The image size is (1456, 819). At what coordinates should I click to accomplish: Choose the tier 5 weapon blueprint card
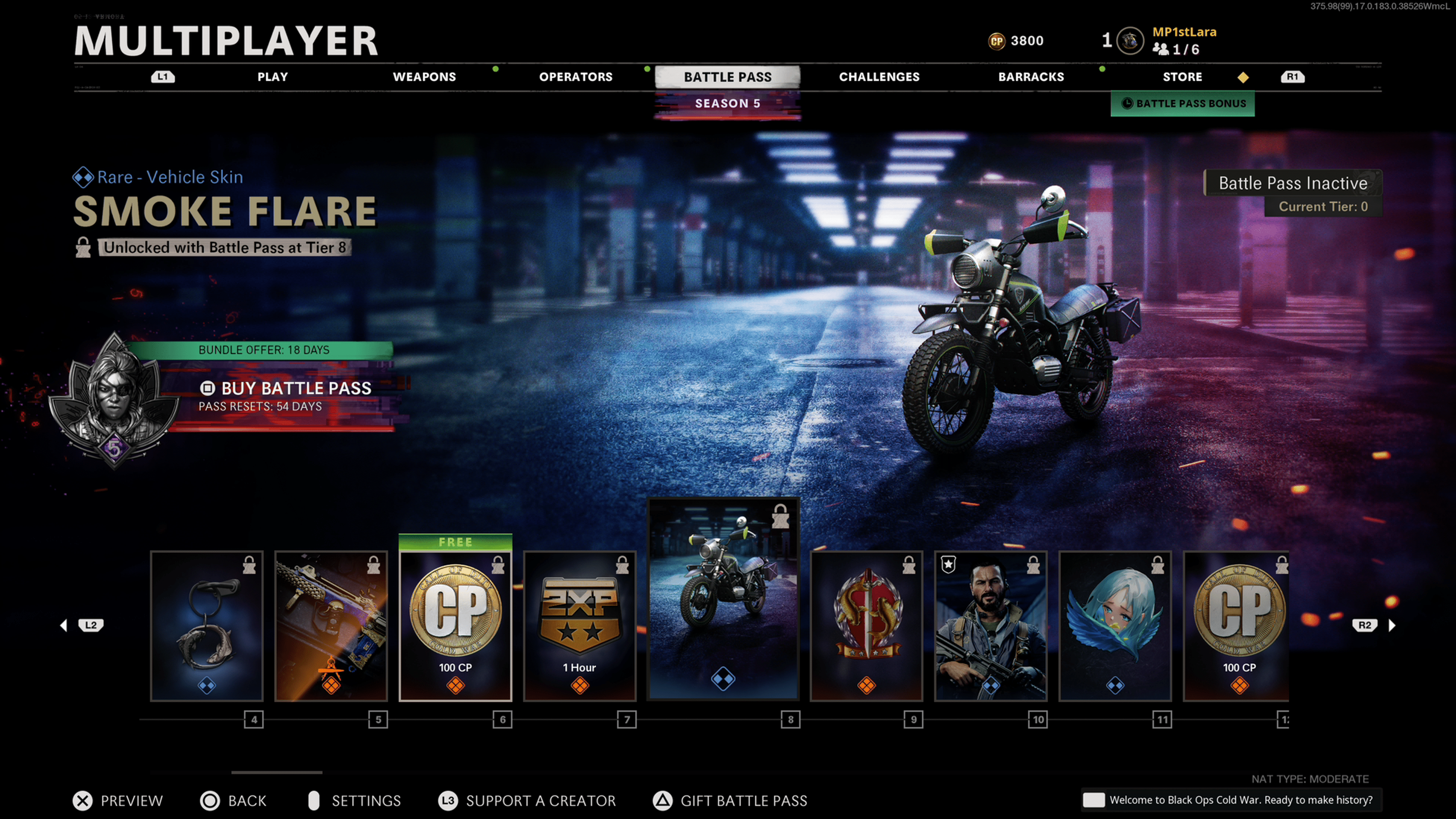(331, 626)
